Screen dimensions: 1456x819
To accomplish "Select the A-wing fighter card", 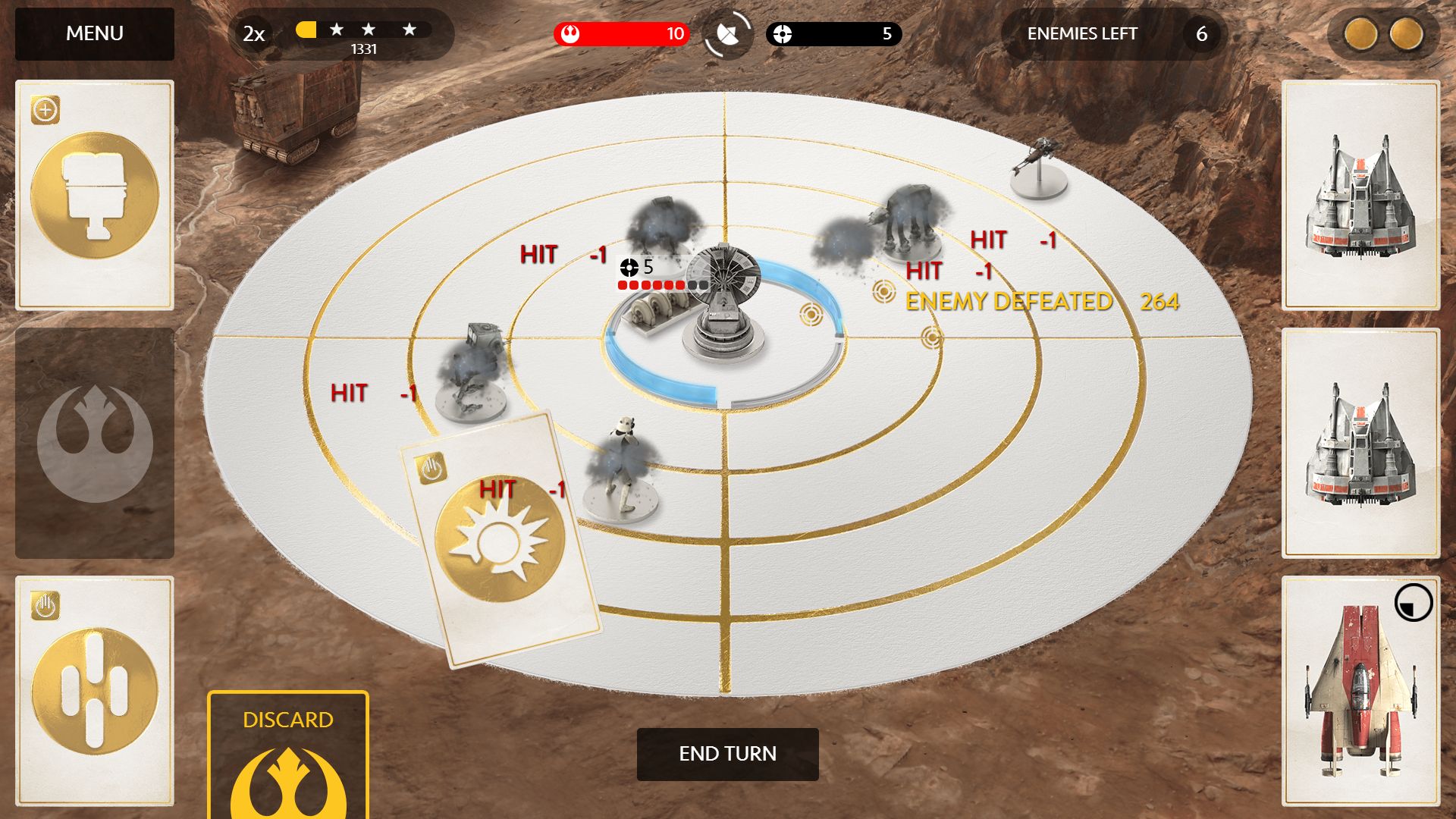I will [x=1360, y=690].
